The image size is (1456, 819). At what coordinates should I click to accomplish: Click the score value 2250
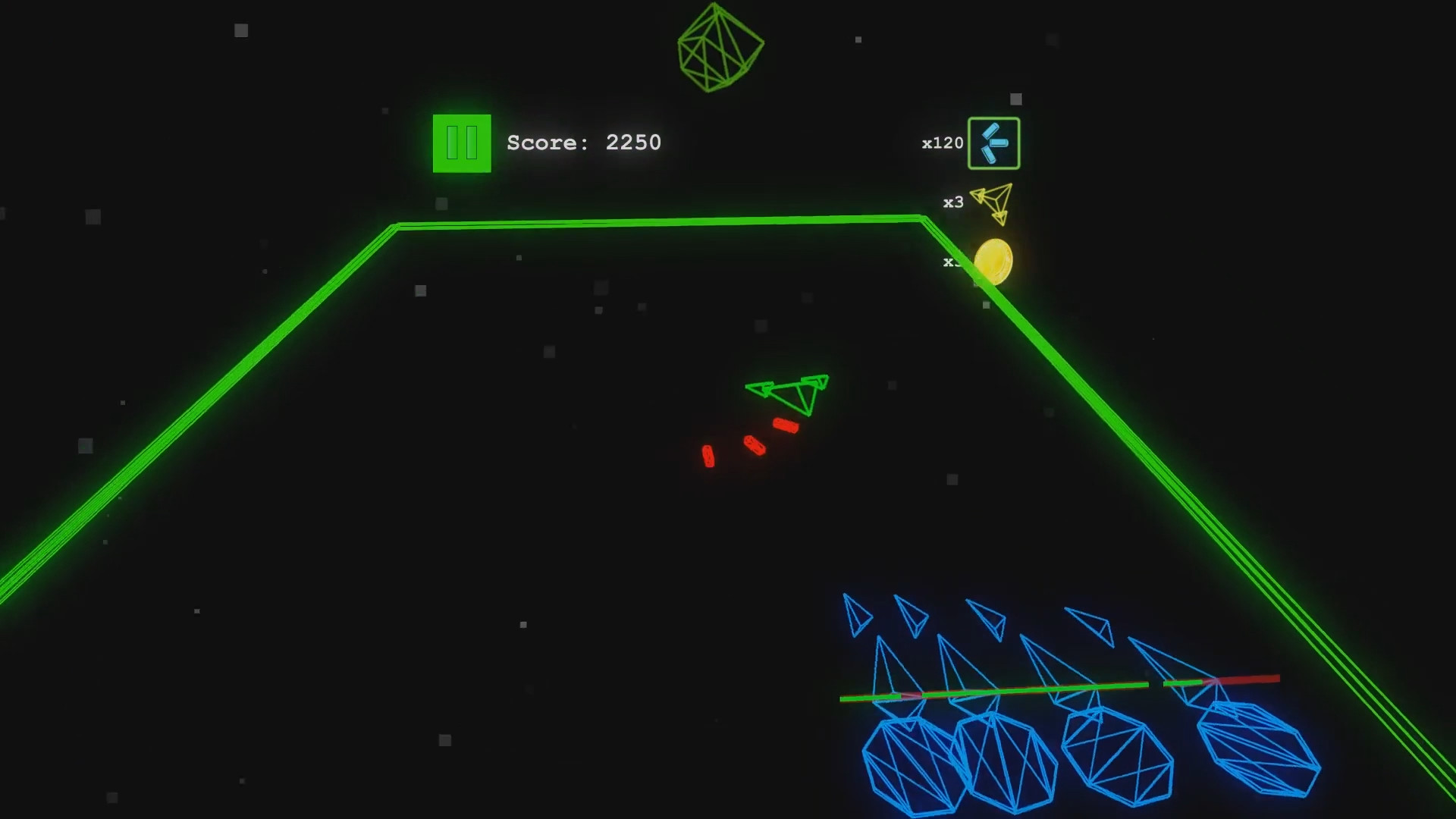point(633,143)
